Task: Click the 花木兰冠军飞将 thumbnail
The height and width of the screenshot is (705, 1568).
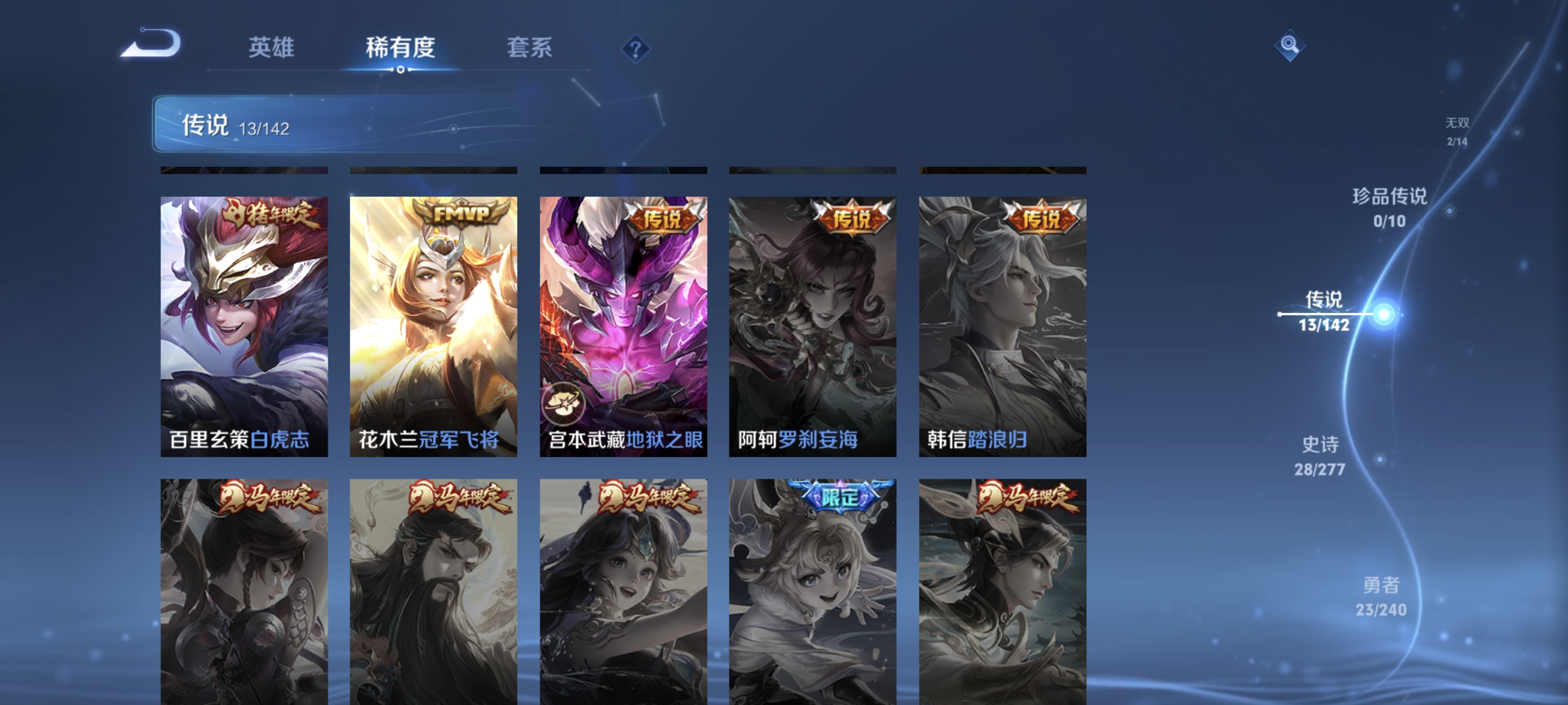Action: pos(434,320)
